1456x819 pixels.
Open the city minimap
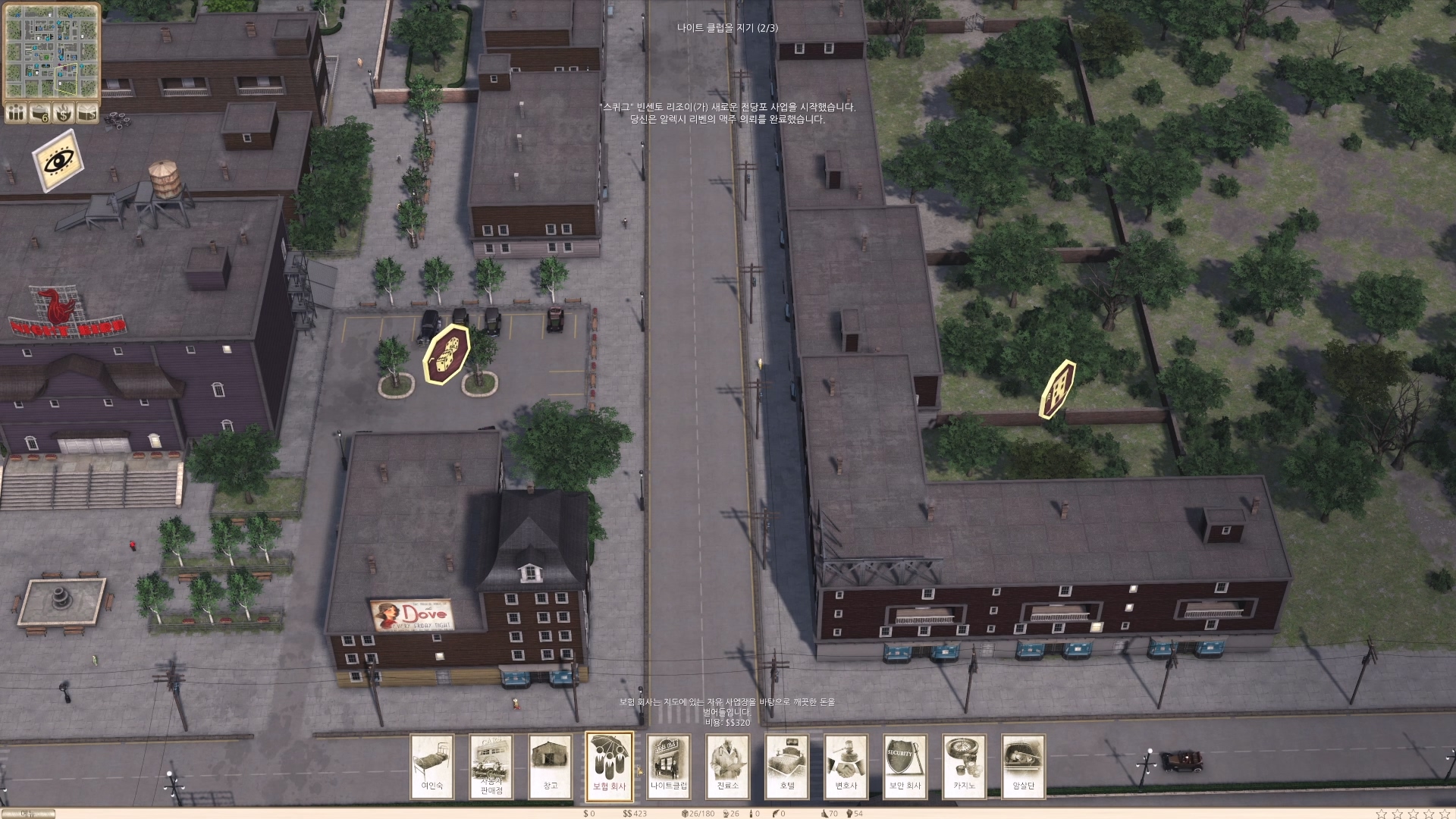click(52, 51)
